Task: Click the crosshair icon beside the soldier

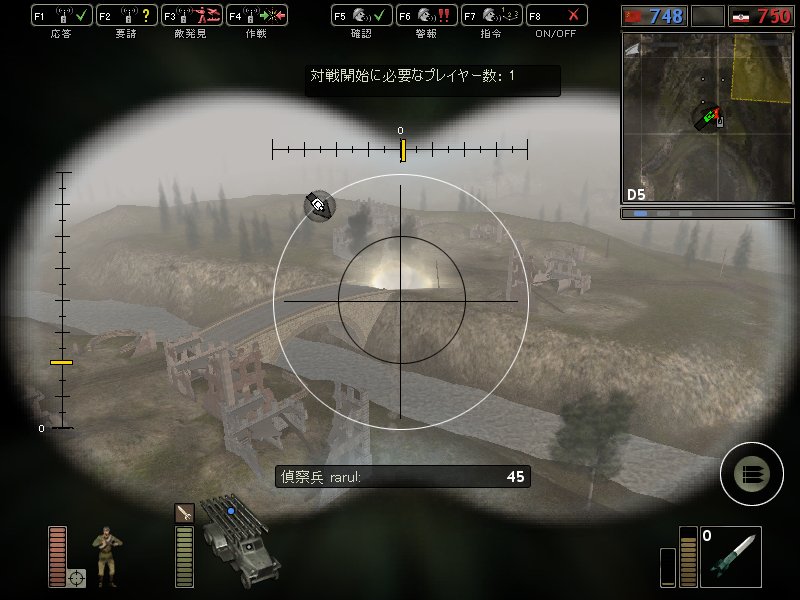Action: coord(77,577)
